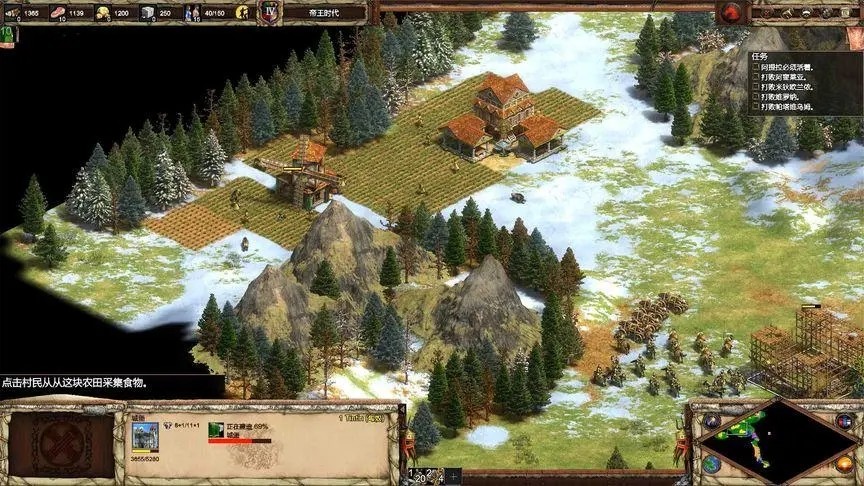Select the green banner icon at top-left
Image resolution: width=864 pixels, height=486 pixels.
tap(7, 34)
